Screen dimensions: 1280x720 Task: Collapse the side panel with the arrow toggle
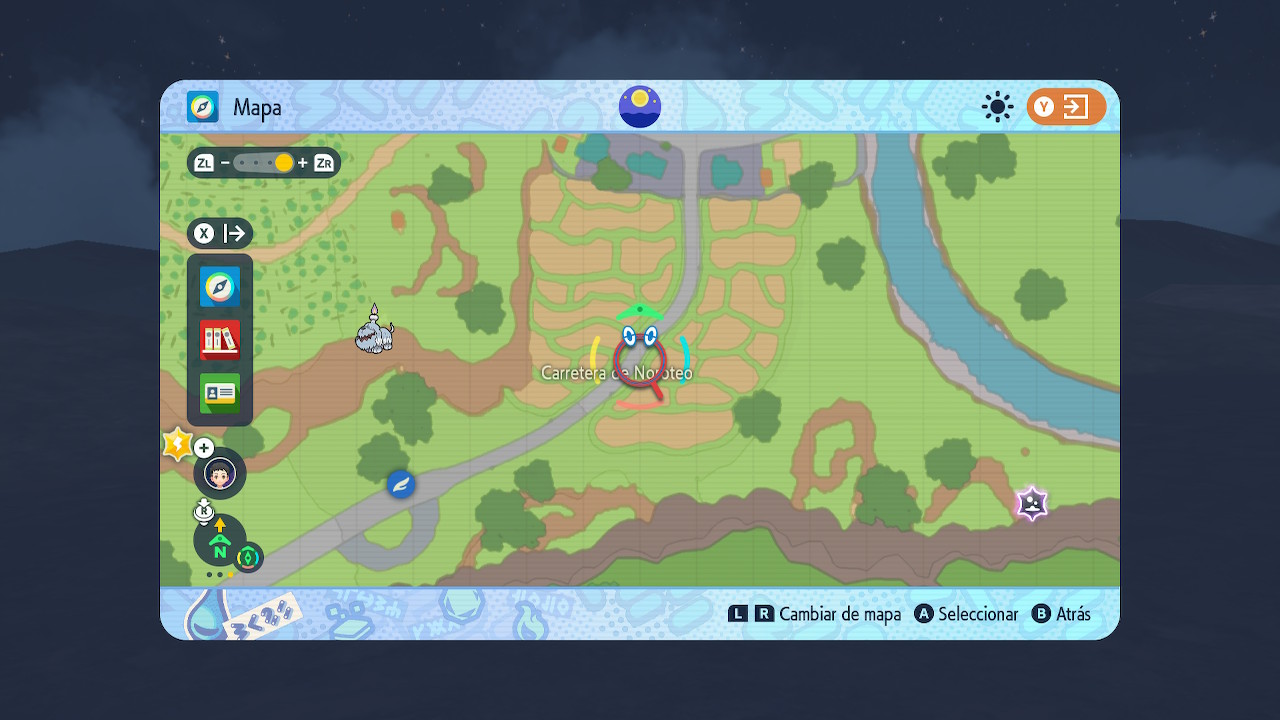coord(220,234)
